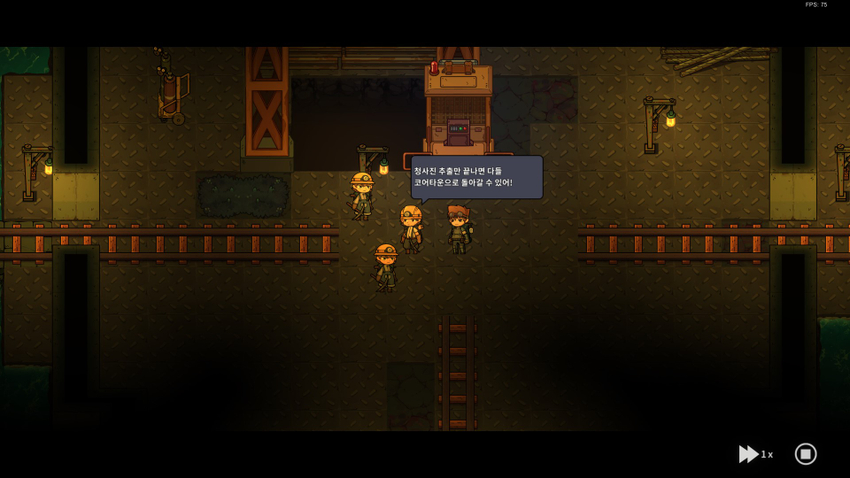Skip the cutscene with the stop button
Viewport: 850px width, 478px height.
tap(805, 454)
